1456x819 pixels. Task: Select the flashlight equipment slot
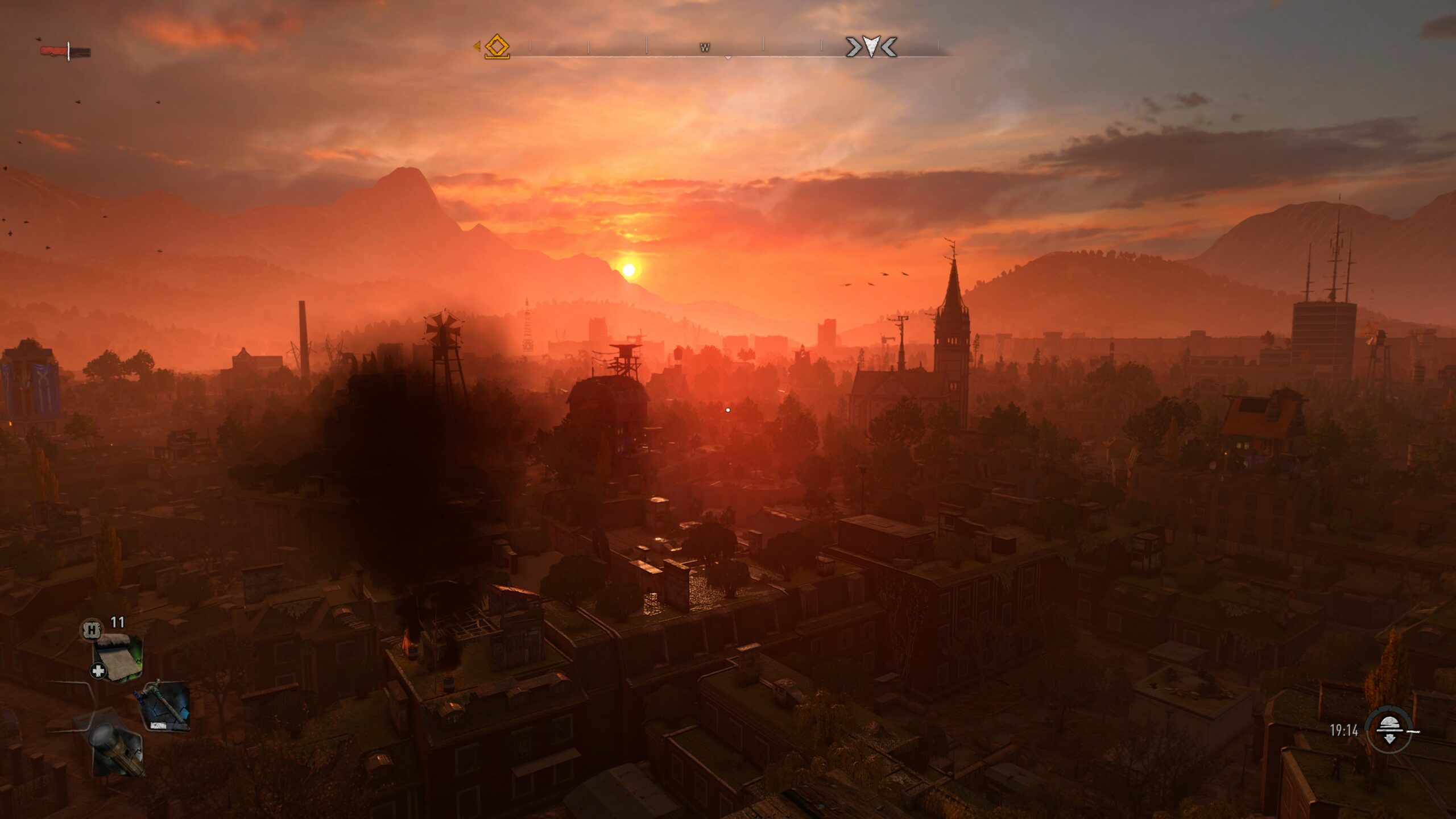[x=115, y=748]
